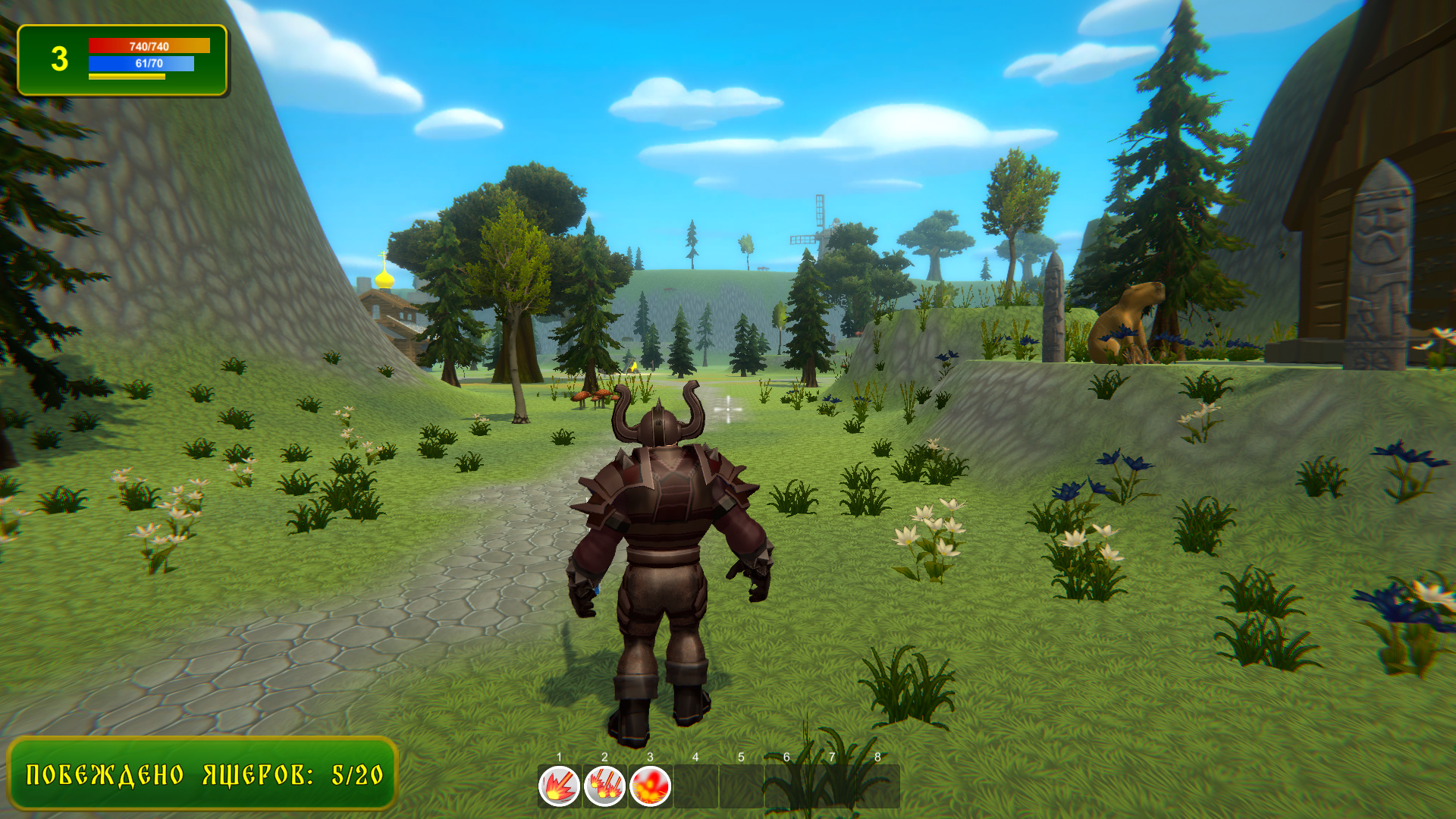
Task: Click the red mushrooms beside the stone path
Action: point(594,395)
